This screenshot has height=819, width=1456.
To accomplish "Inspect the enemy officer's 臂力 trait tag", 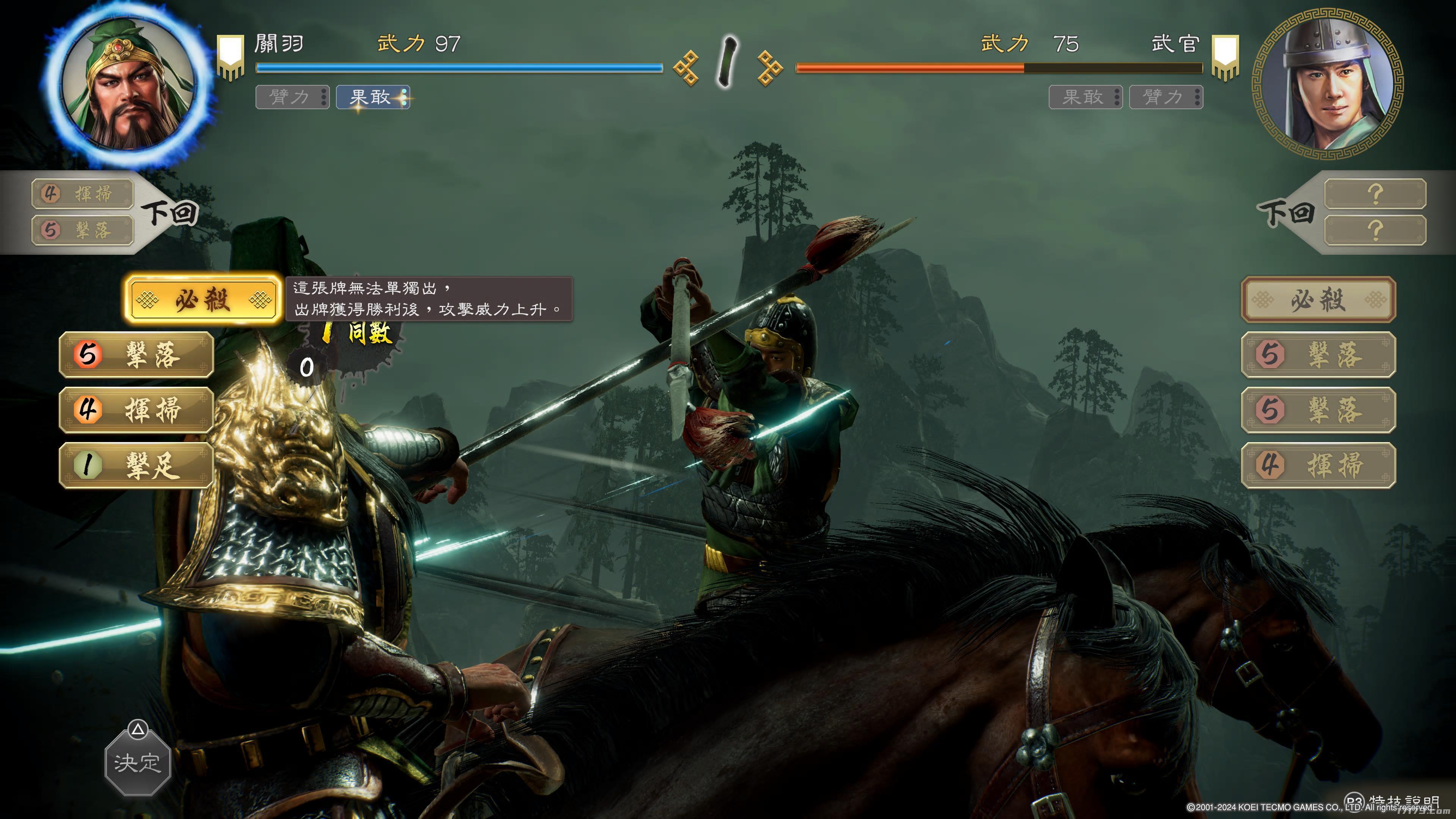I will (x=1166, y=97).
